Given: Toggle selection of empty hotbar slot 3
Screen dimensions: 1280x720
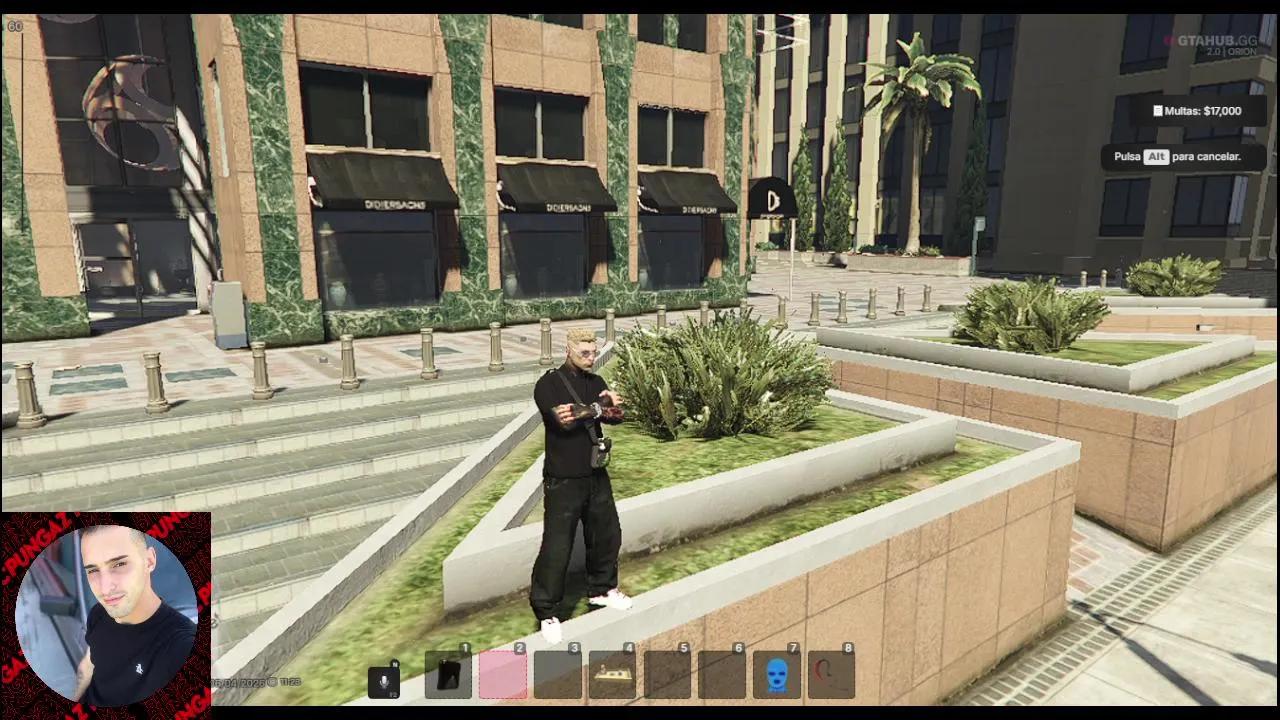Looking at the screenshot, I should pyautogui.click(x=558, y=675).
